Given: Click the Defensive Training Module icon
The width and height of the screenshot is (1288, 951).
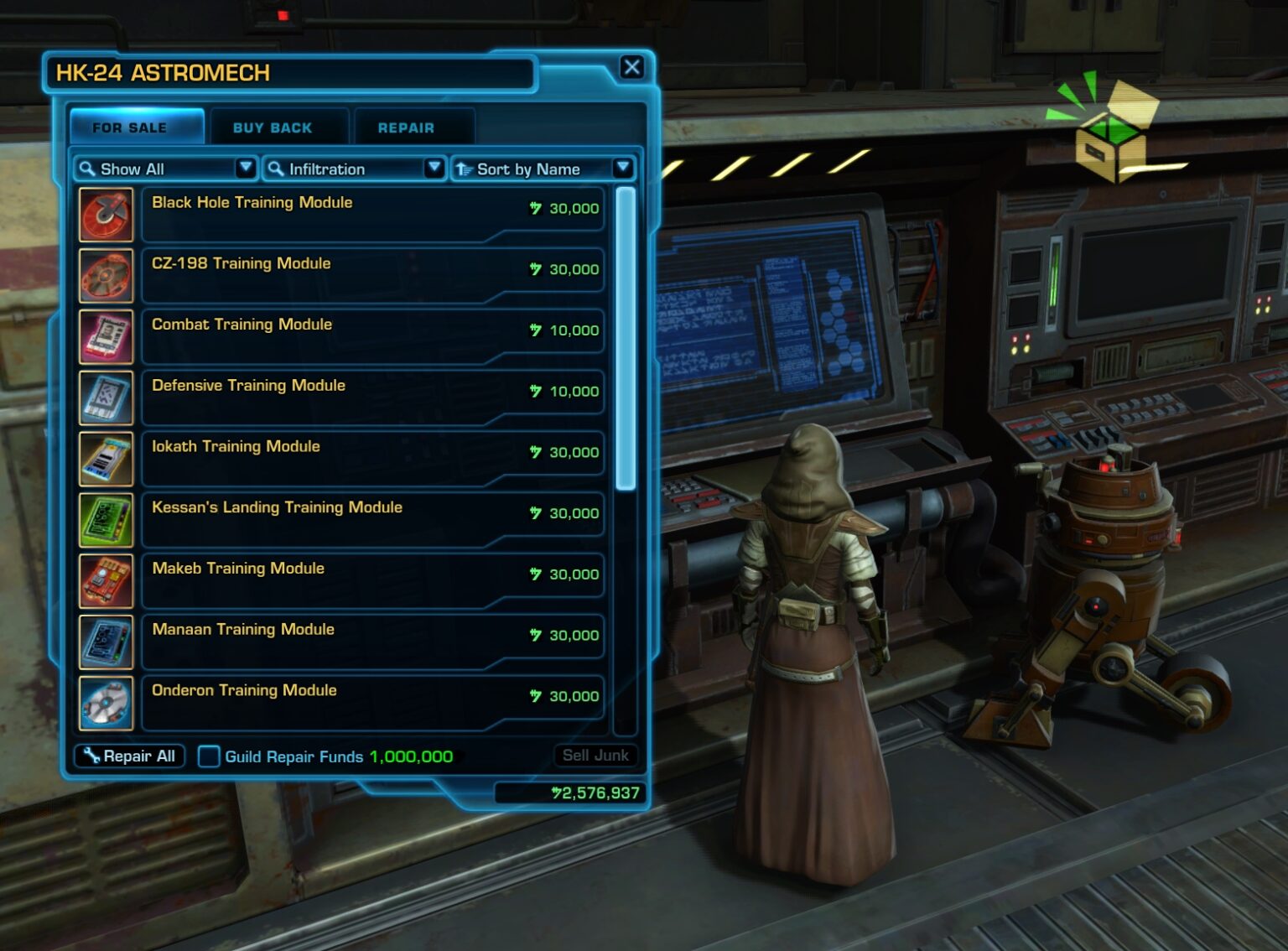Looking at the screenshot, I should click(x=106, y=398).
